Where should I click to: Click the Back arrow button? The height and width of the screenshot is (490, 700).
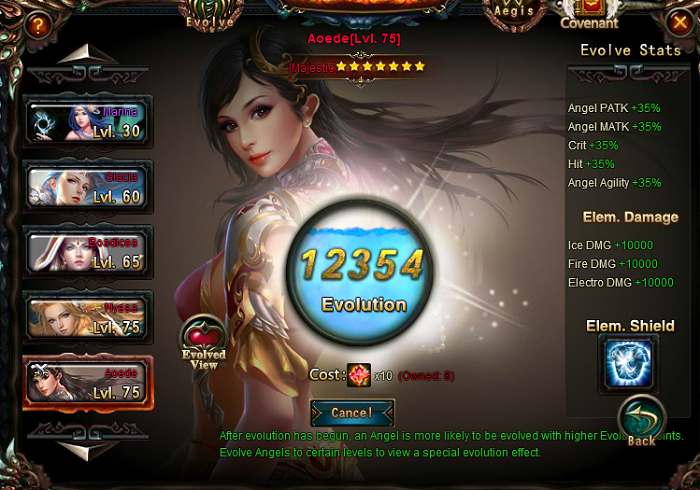point(641,422)
